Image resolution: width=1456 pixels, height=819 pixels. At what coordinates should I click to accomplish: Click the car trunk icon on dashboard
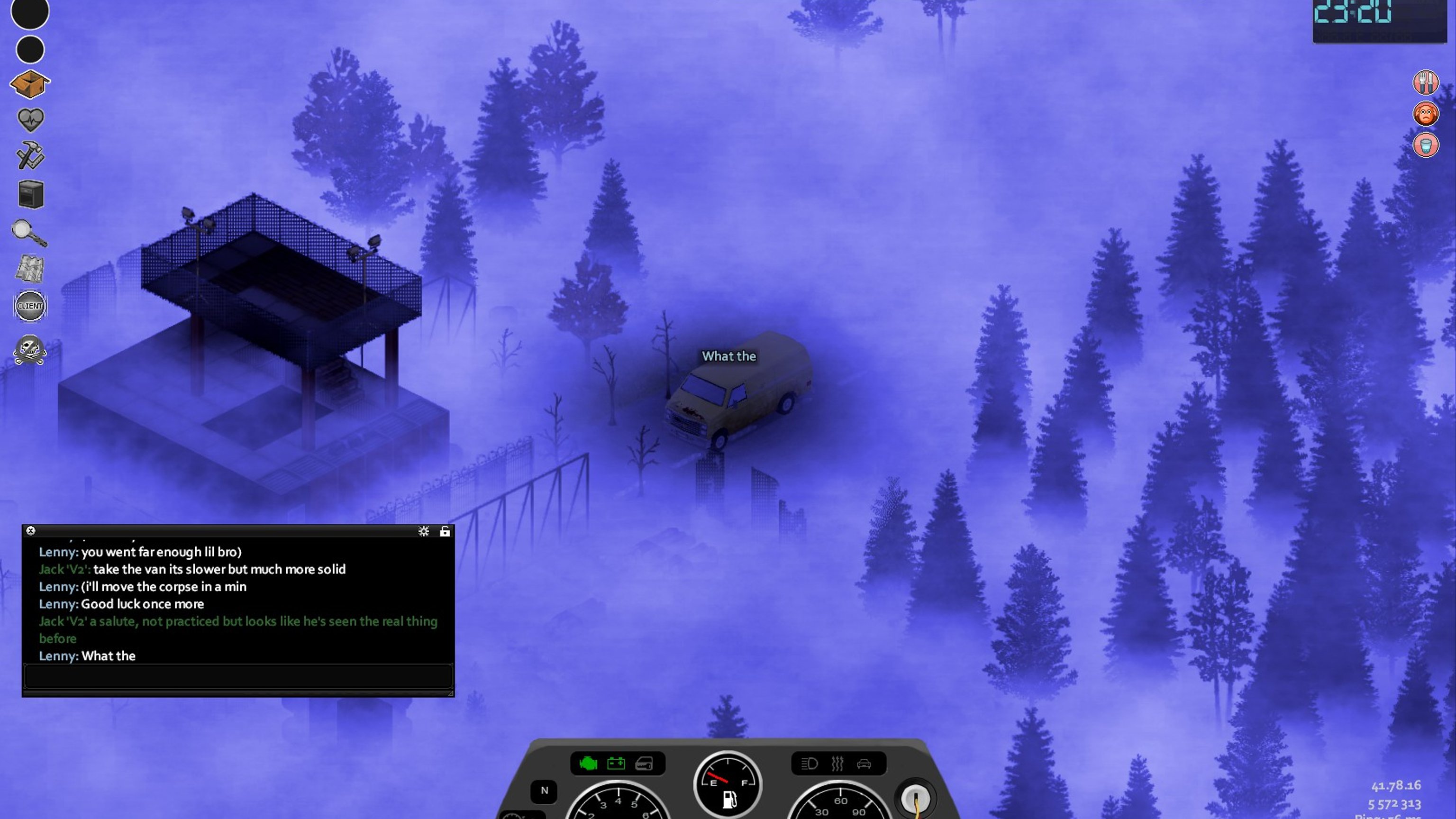tap(864, 764)
